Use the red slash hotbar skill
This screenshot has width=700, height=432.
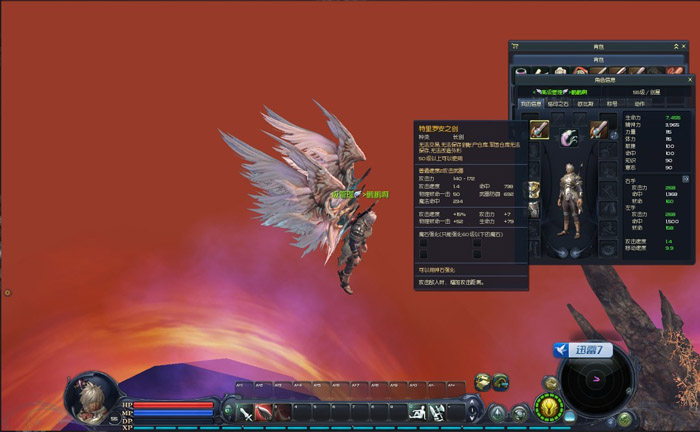coord(264,411)
